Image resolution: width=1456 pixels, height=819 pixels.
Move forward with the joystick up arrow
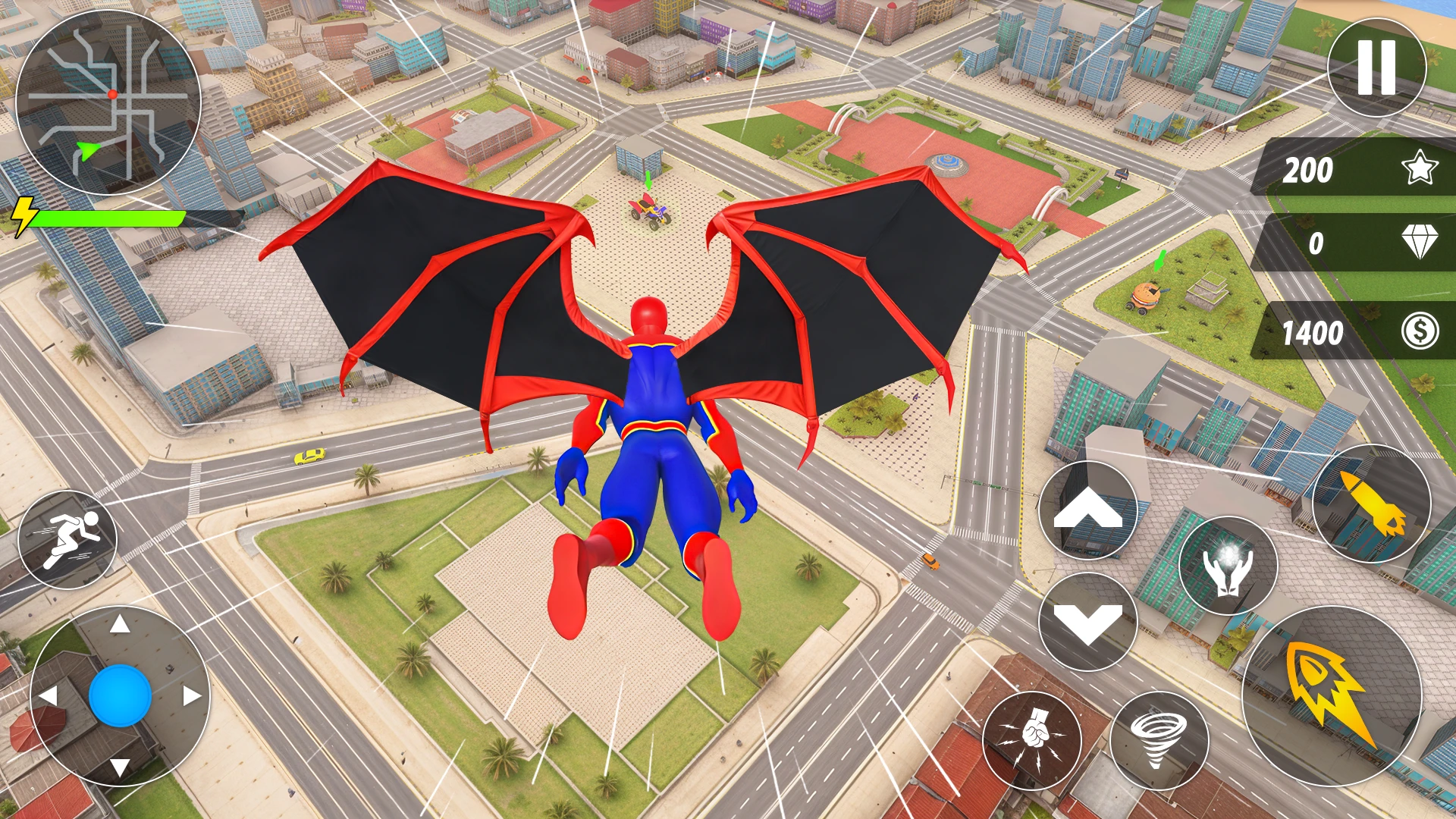coord(120,625)
